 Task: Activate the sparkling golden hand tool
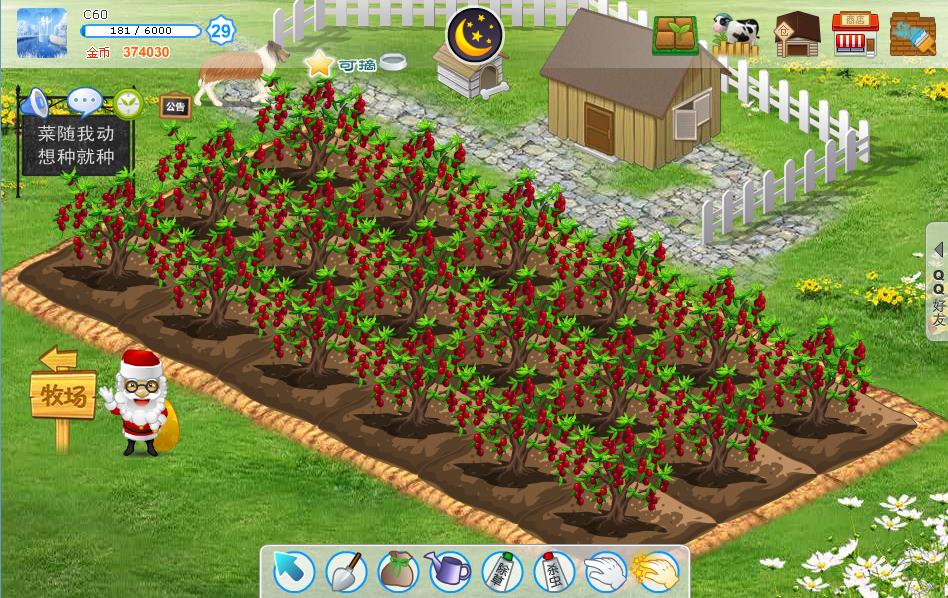coord(656,572)
